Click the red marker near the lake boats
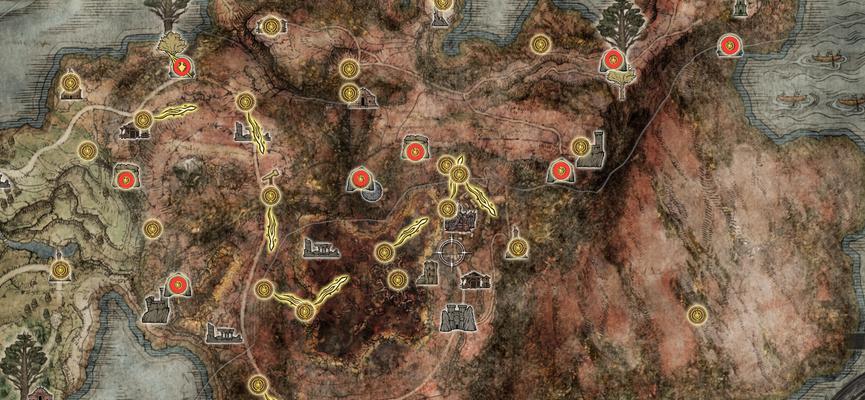This screenshot has height=400, width=865. tap(731, 45)
